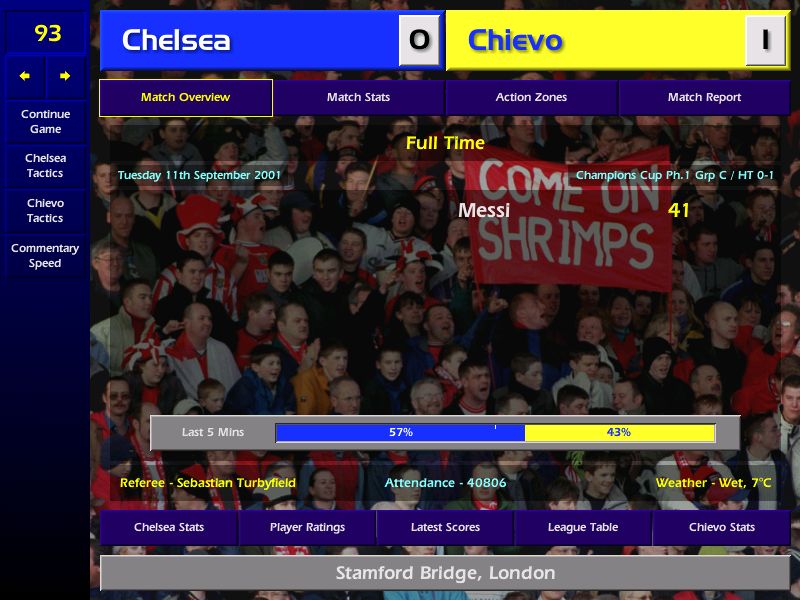Screen dimensions: 800x600
Task: Change the Commentary Speed
Action: pos(45,256)
